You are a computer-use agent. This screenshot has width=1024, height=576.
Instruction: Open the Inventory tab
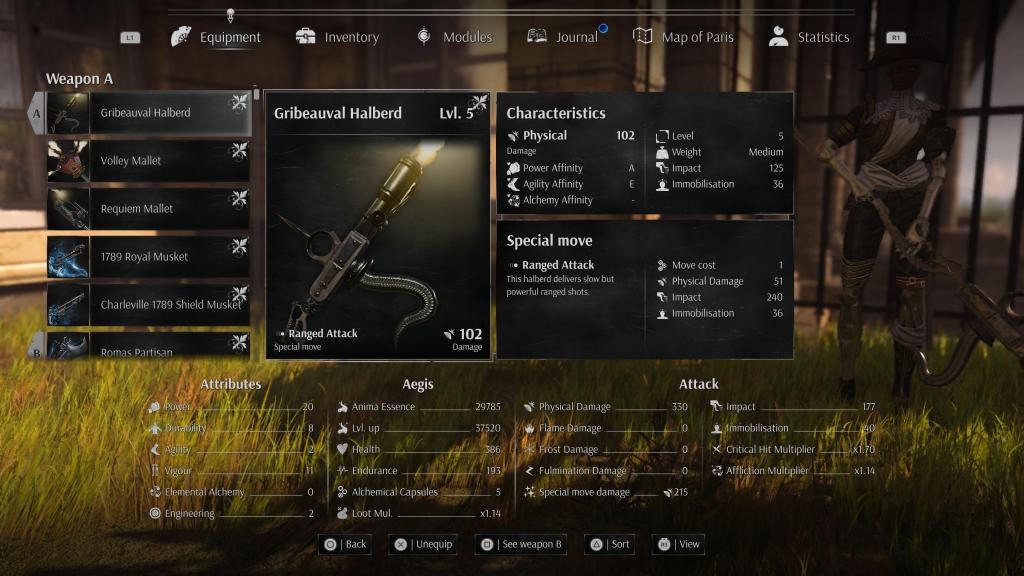[338, 37]
